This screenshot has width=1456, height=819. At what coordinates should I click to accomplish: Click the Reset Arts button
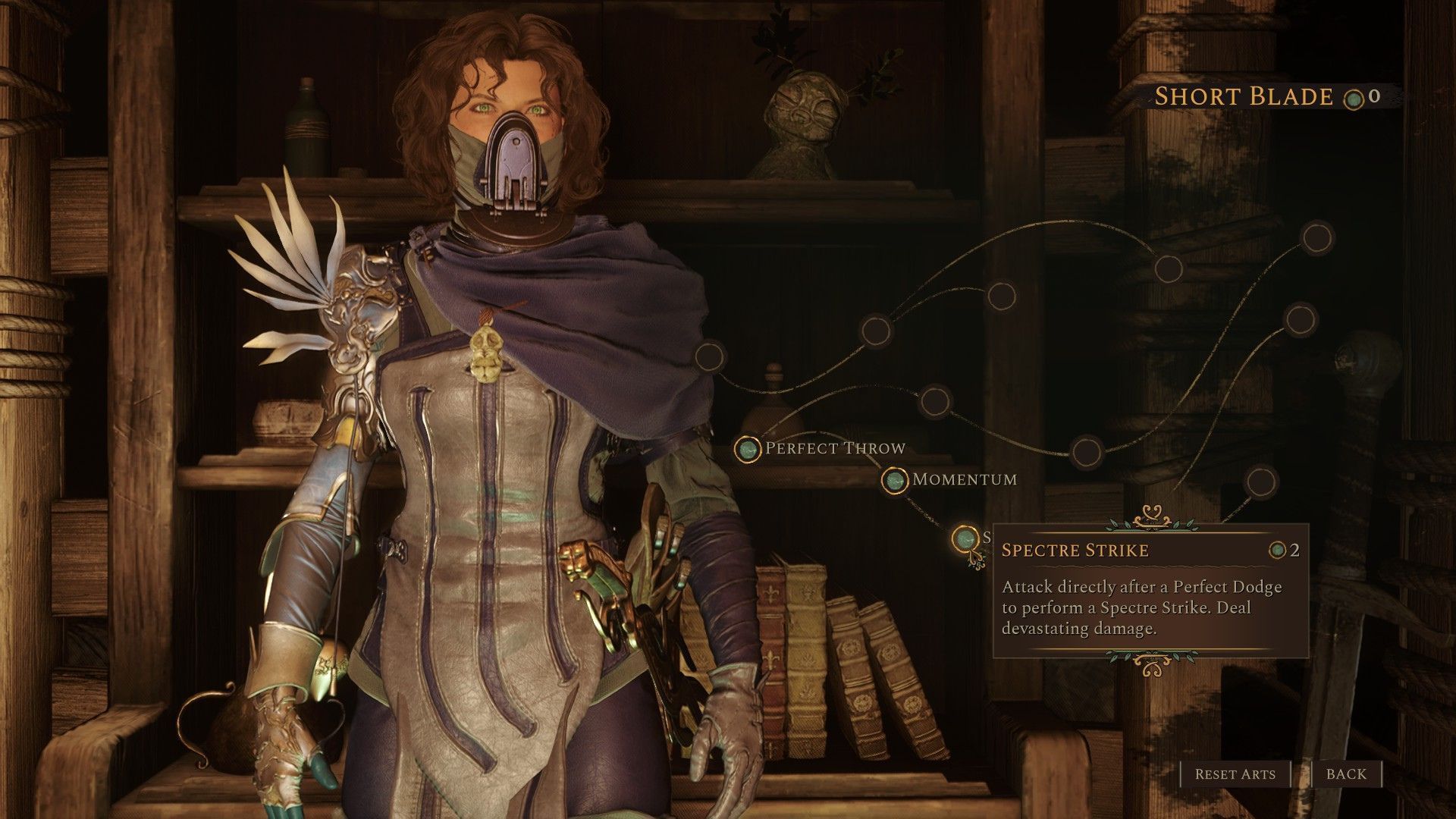point(1235,774)
